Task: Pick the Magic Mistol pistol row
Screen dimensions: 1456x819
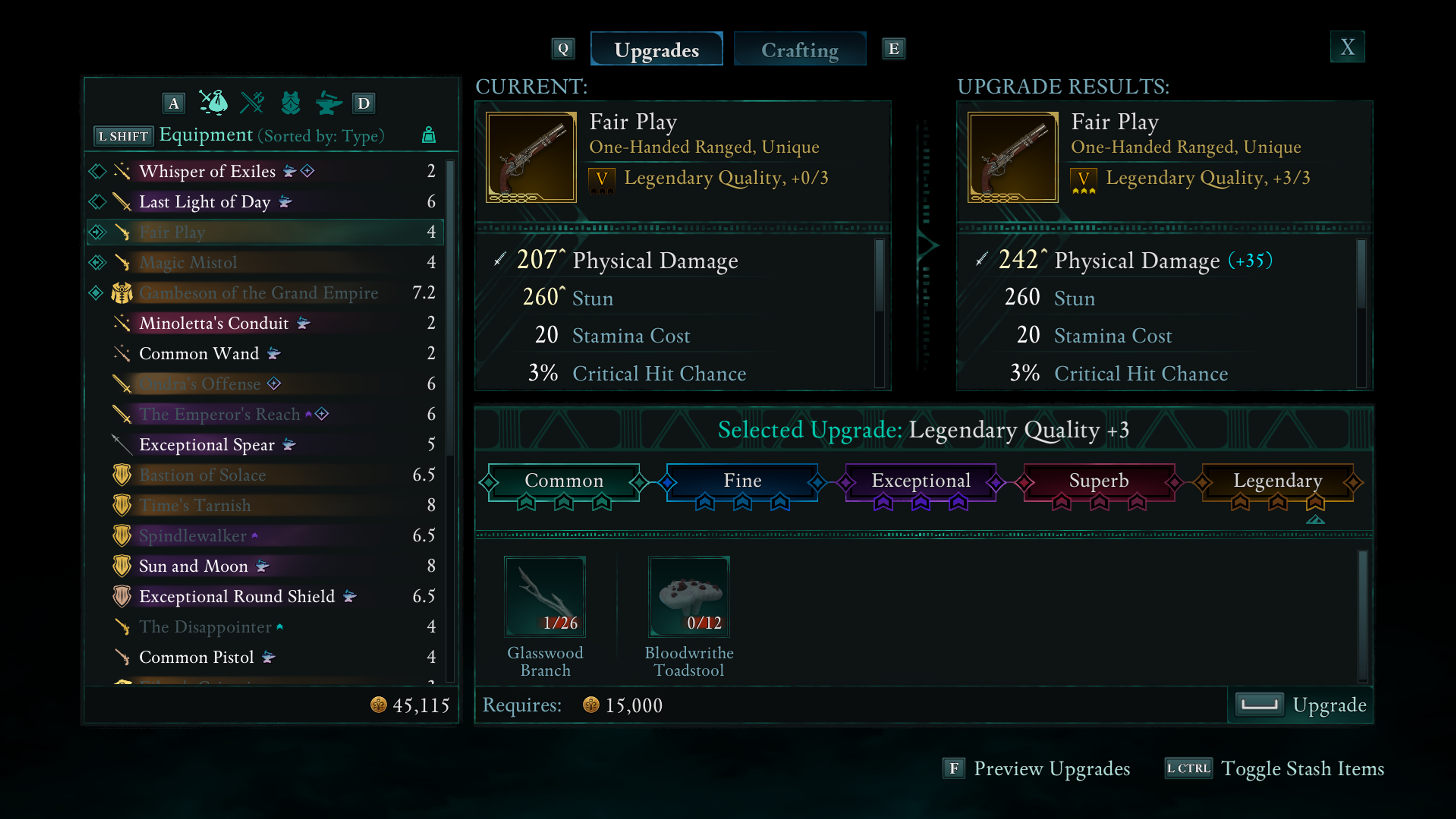Action: [x=188, y=263]
